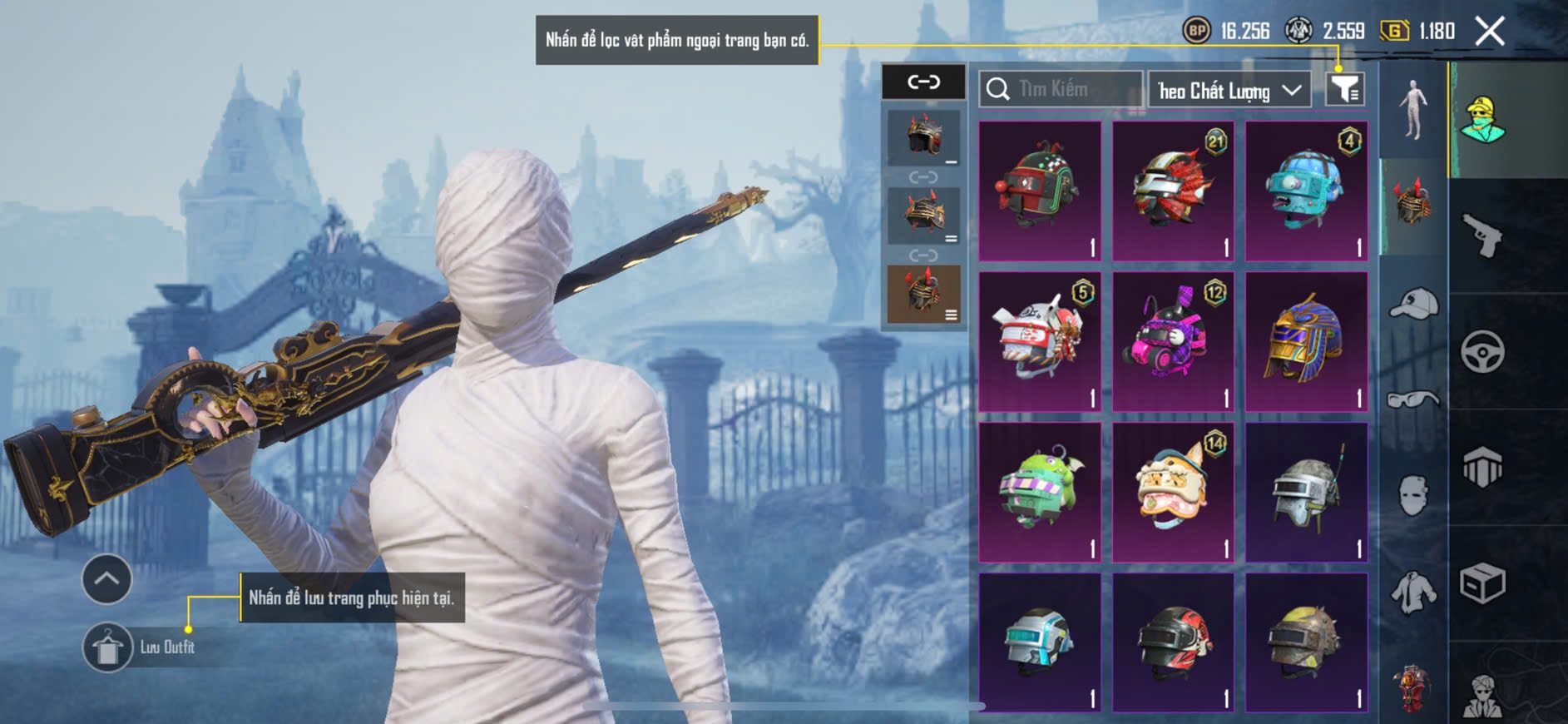Open the jacket clothing category
The width and height of the screenshot is (1568, 724).
pos(1413,593)
